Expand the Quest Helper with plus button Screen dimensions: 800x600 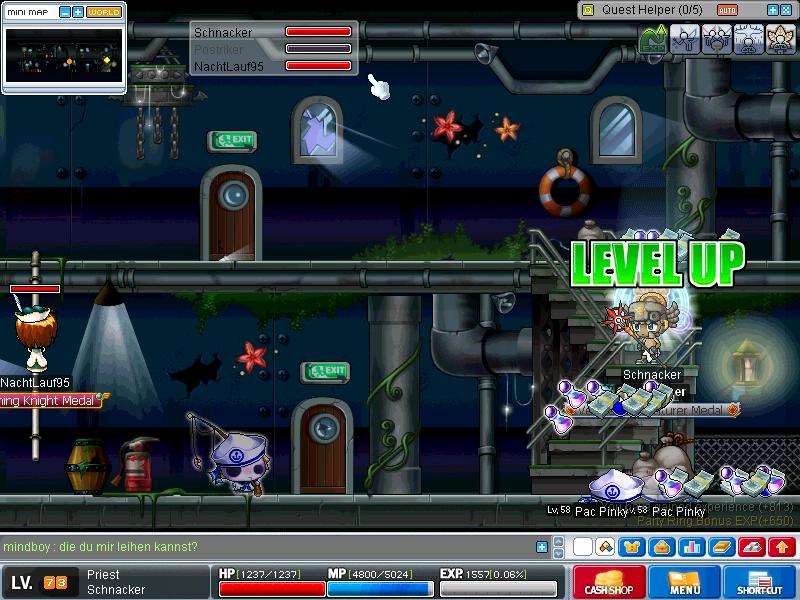tap(772, 9)
